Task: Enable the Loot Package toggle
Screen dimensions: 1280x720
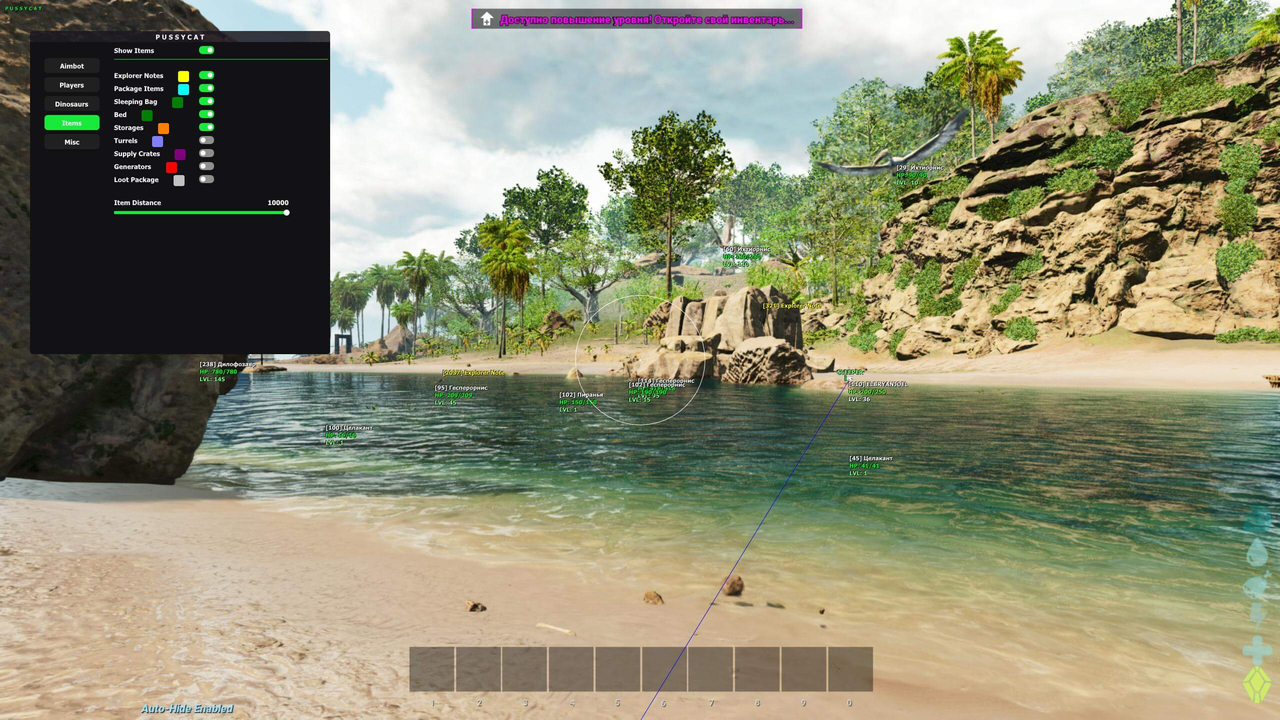Action: pos(206,178)
